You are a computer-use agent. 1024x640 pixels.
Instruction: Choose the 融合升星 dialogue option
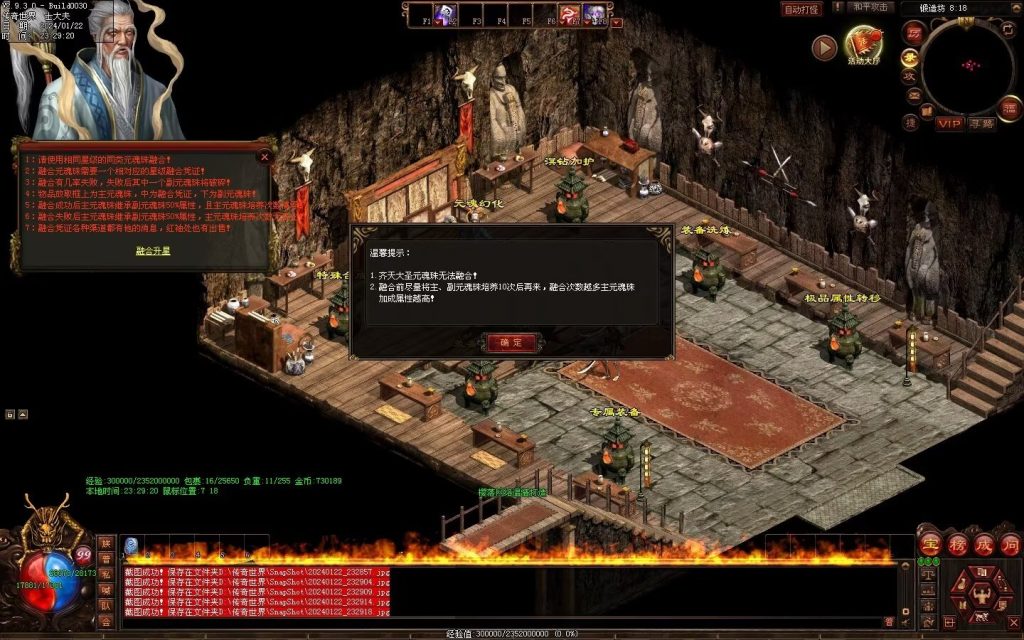click(153, 251)
